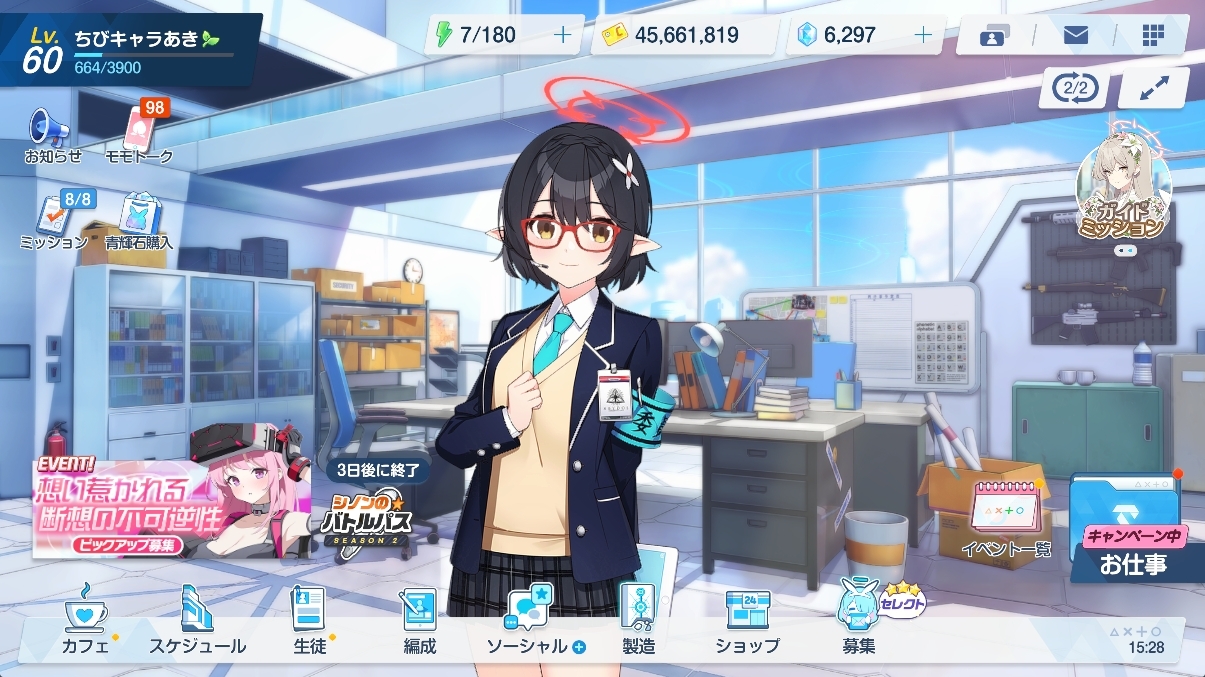Open the account profile card icon
The width and height of the screenshot is (1205, 677).
pyautogui.click(x=991, y=37)
